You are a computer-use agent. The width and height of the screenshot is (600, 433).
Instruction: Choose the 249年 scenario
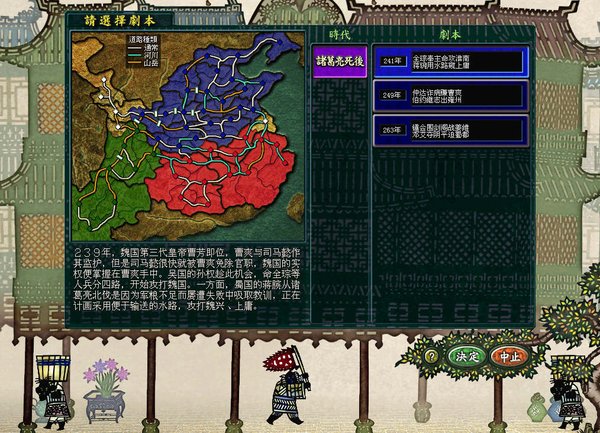tap(450, 95)
